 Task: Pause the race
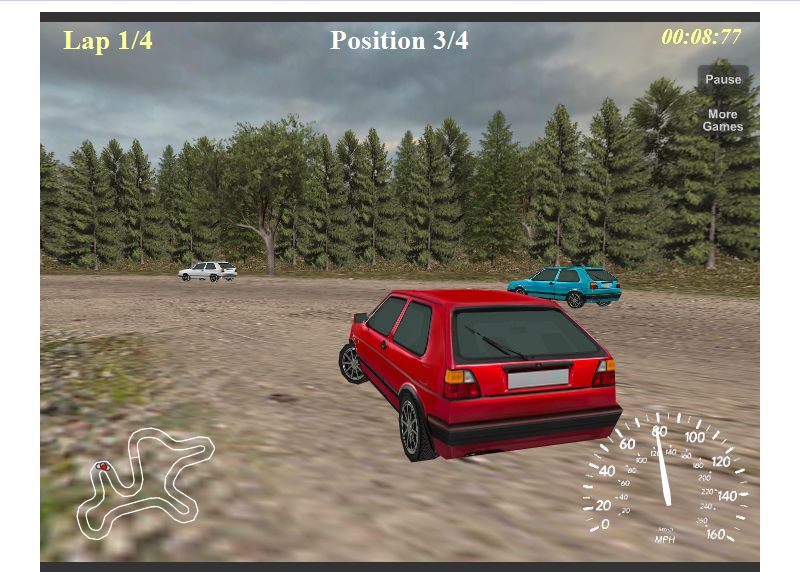click(723, 80)
